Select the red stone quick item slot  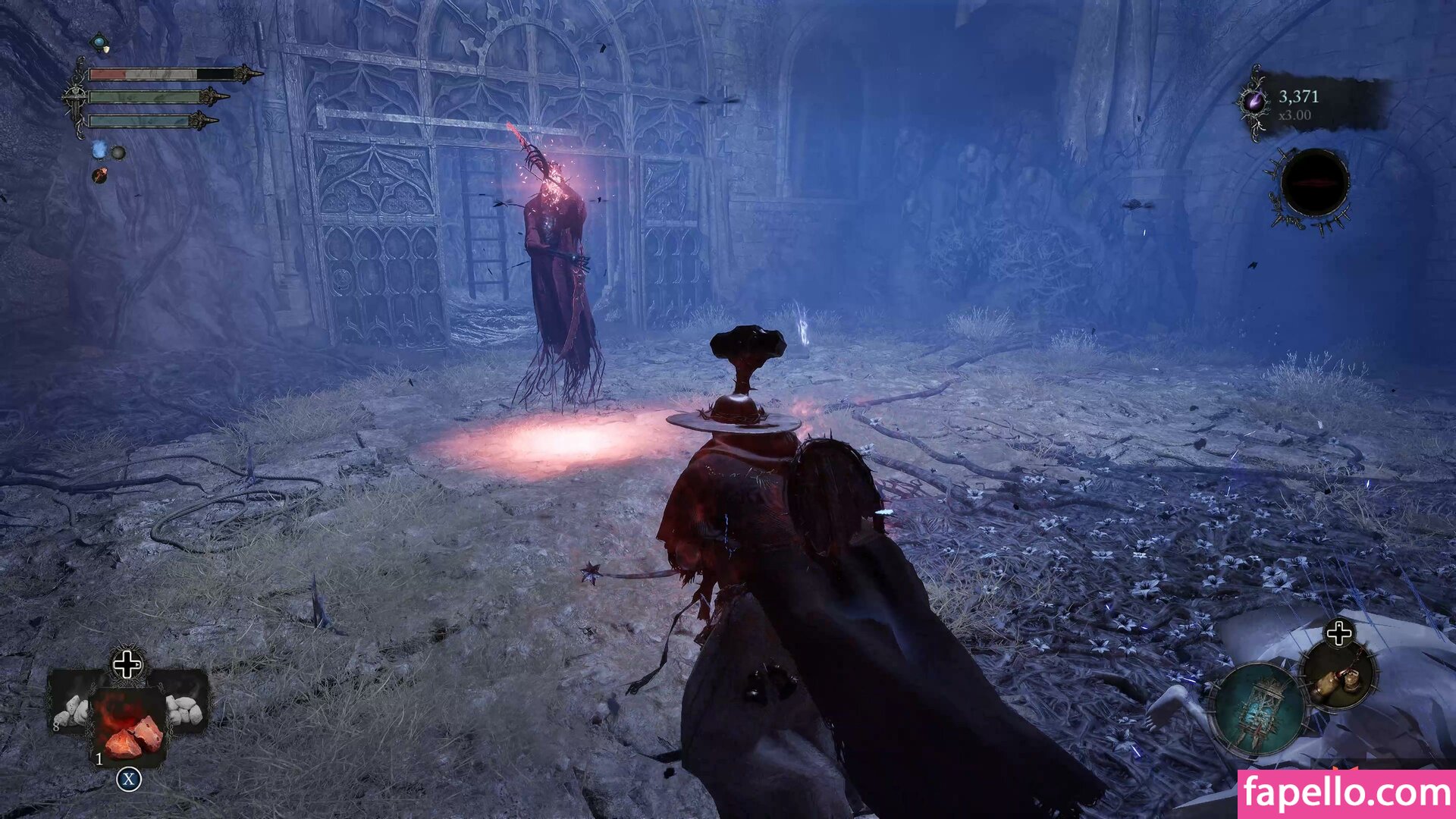point(129,728)
